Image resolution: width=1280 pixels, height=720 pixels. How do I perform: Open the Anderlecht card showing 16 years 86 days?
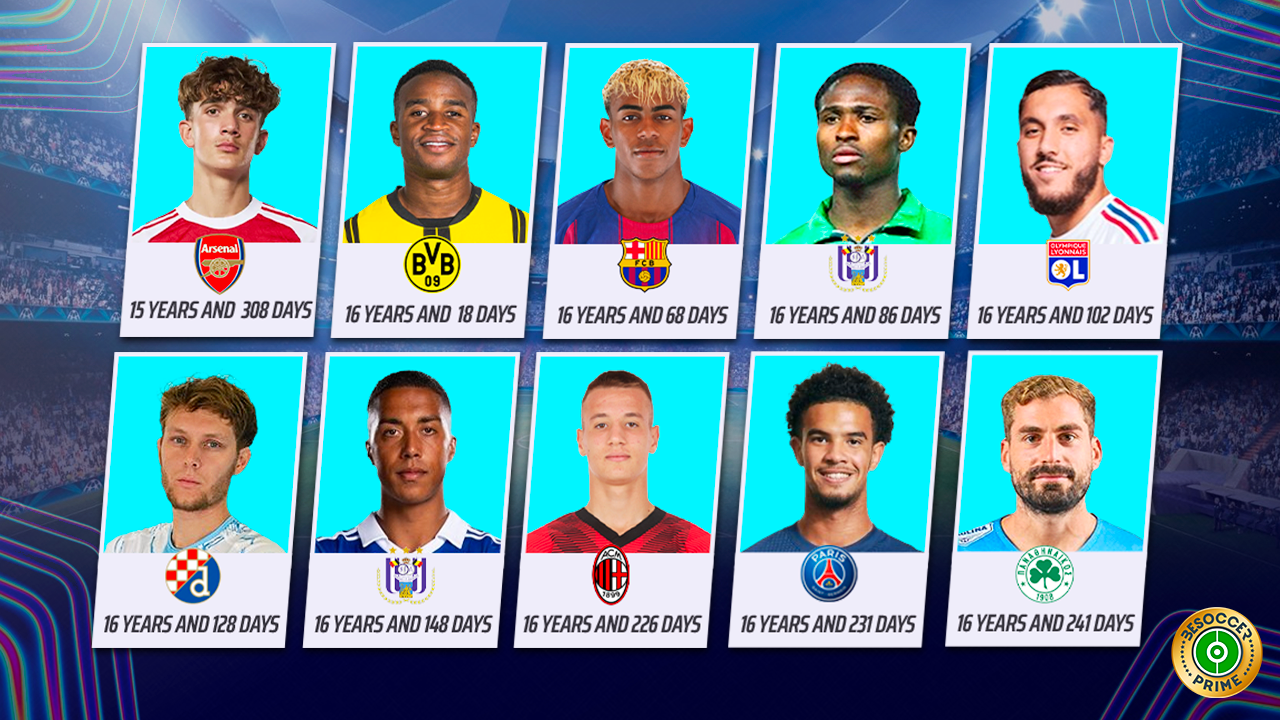pyautogui.click(x=860, y=190)
